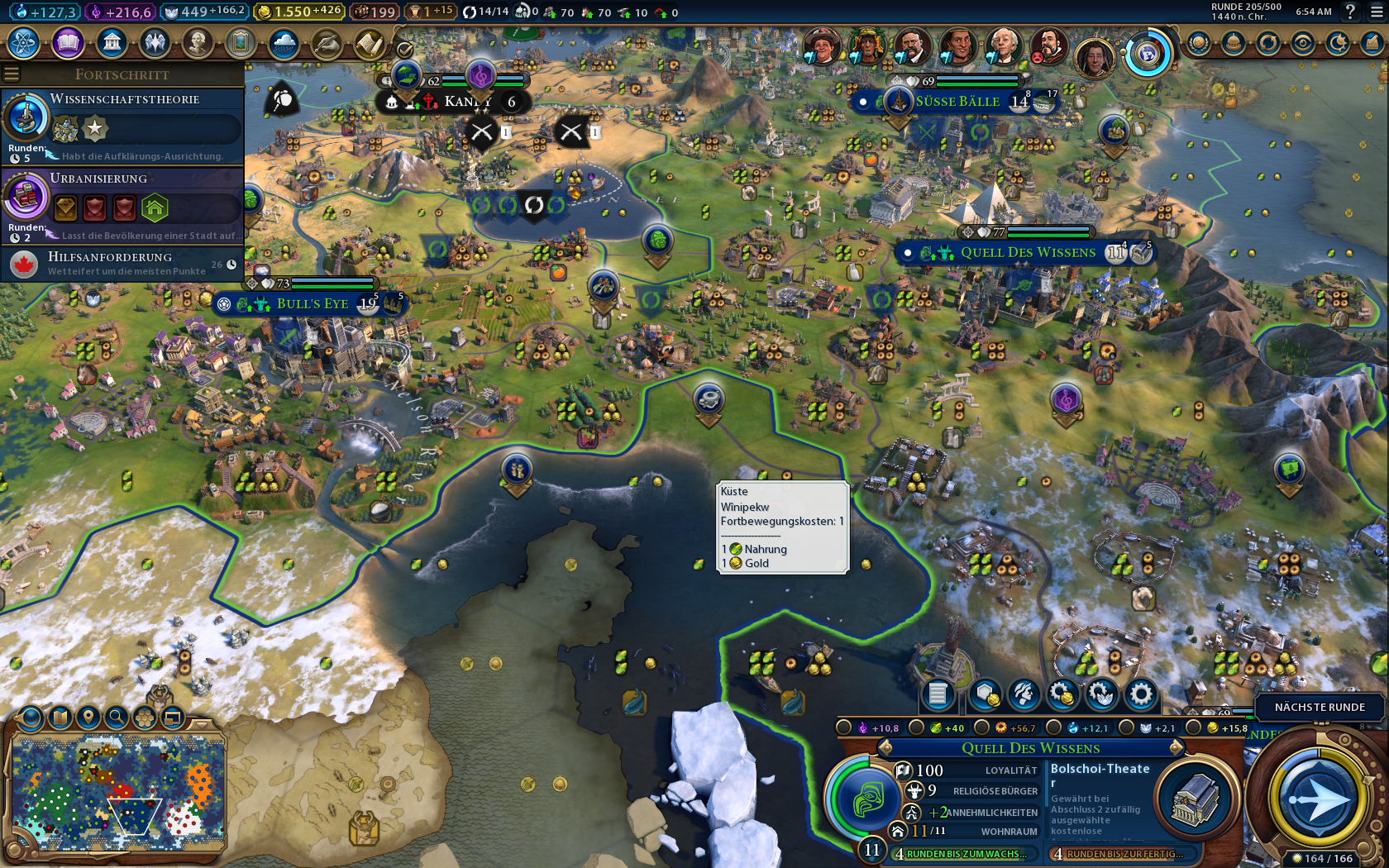The width and height of the screenshot is (1389, 868).
Task: Open the civics tree book icon
Action: point(68,42)
